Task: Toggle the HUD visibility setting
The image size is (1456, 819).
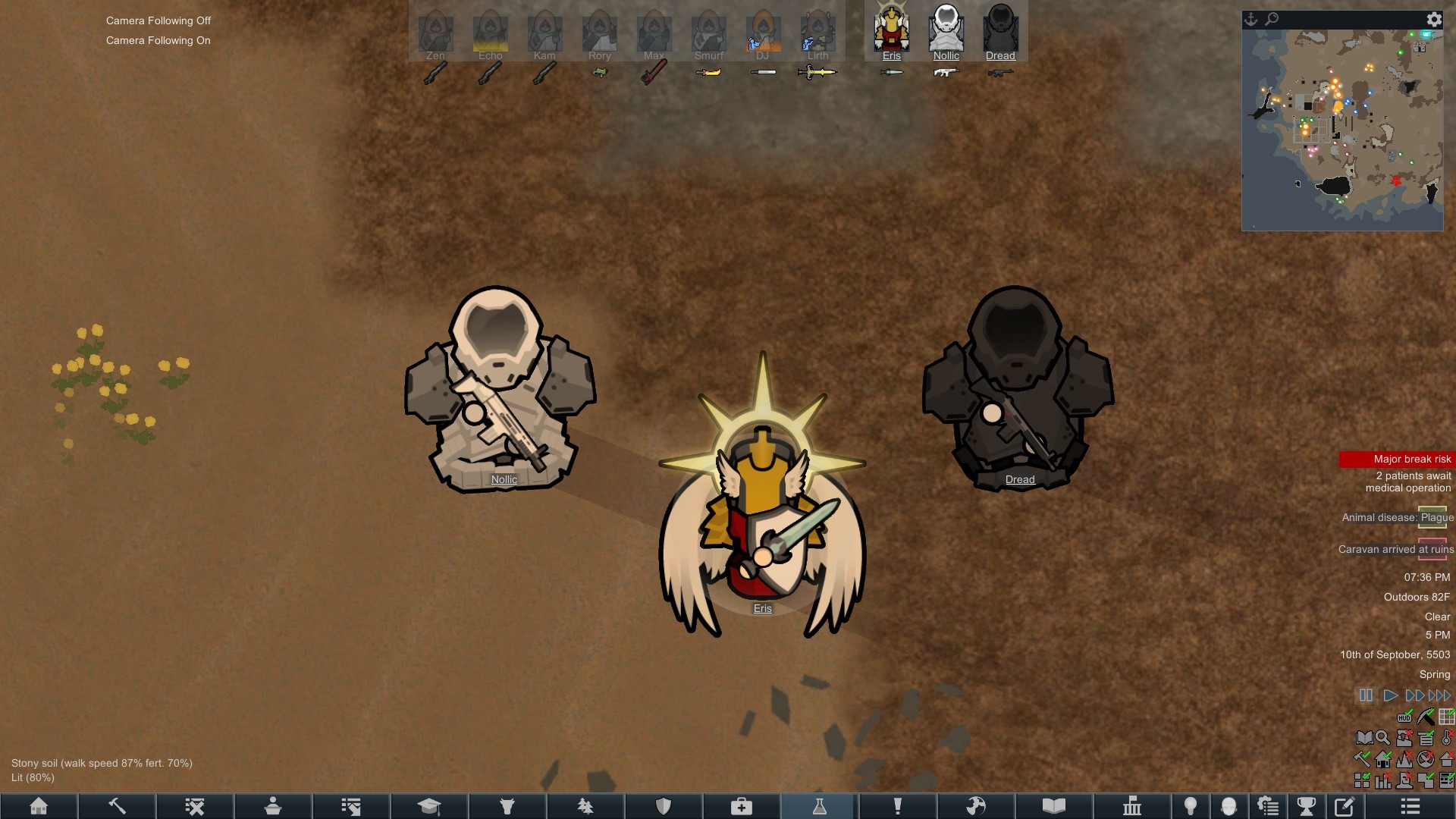Action: [1404, 717]
